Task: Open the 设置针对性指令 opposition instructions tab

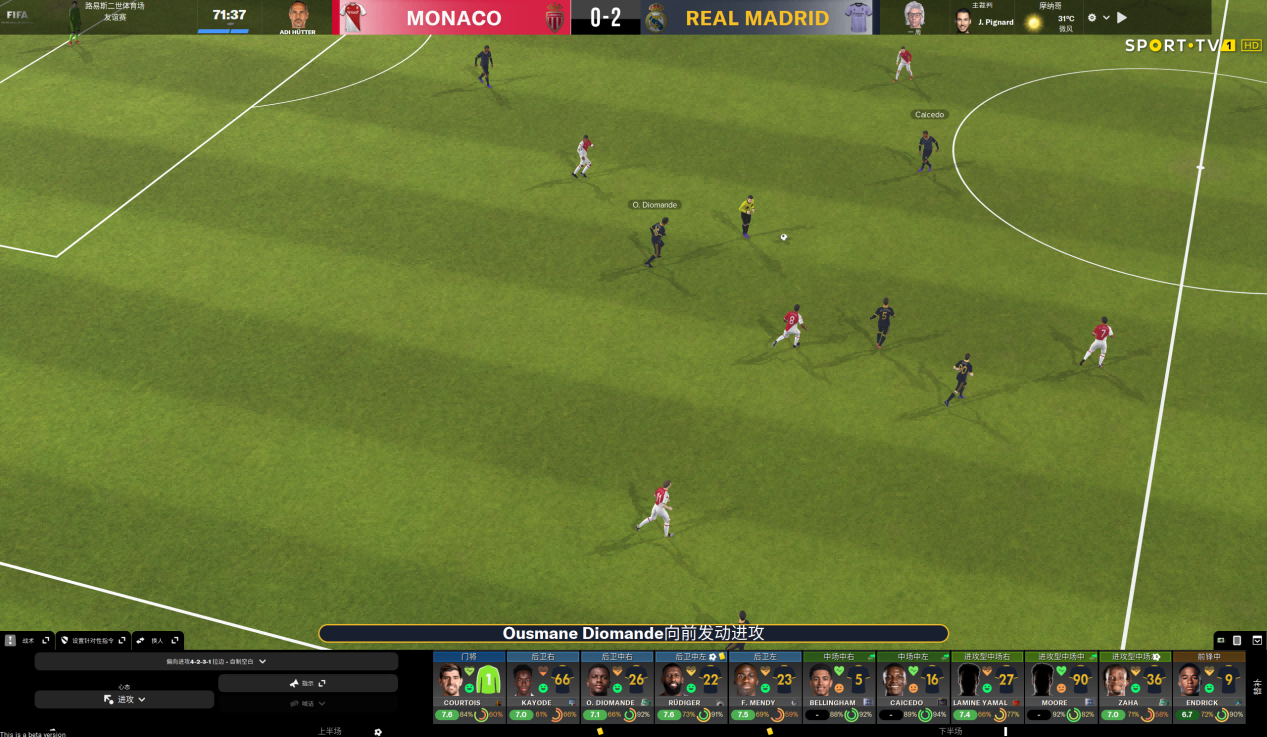Action: 92,640
